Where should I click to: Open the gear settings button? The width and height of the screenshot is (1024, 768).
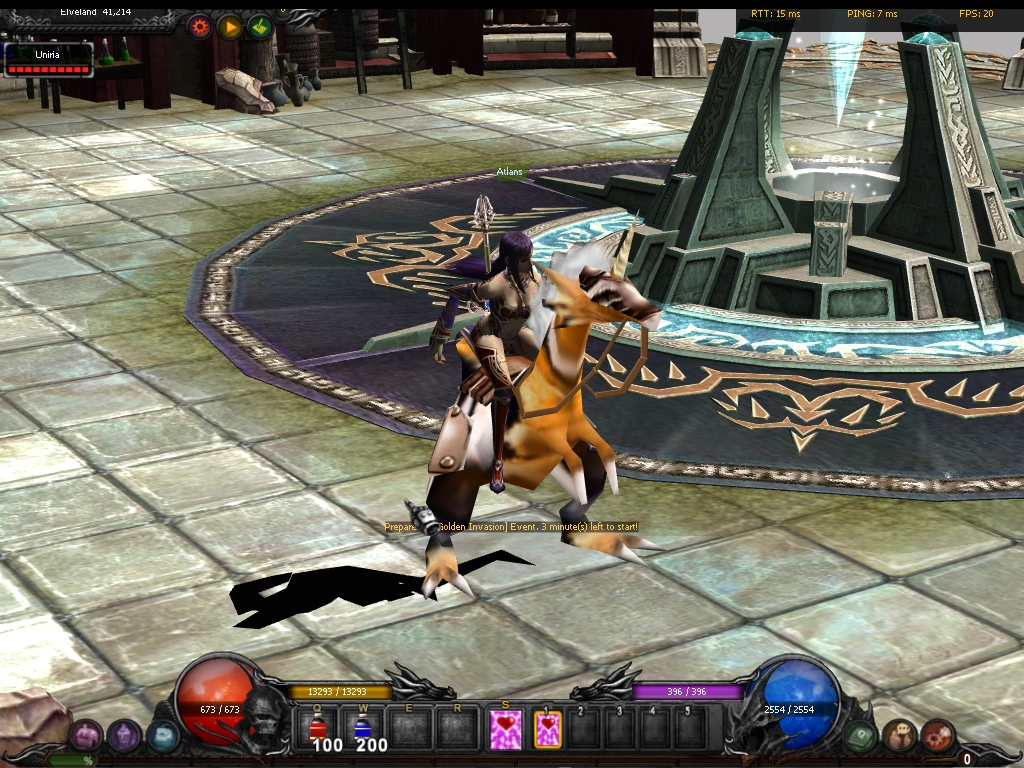click(x=201, y=27)
